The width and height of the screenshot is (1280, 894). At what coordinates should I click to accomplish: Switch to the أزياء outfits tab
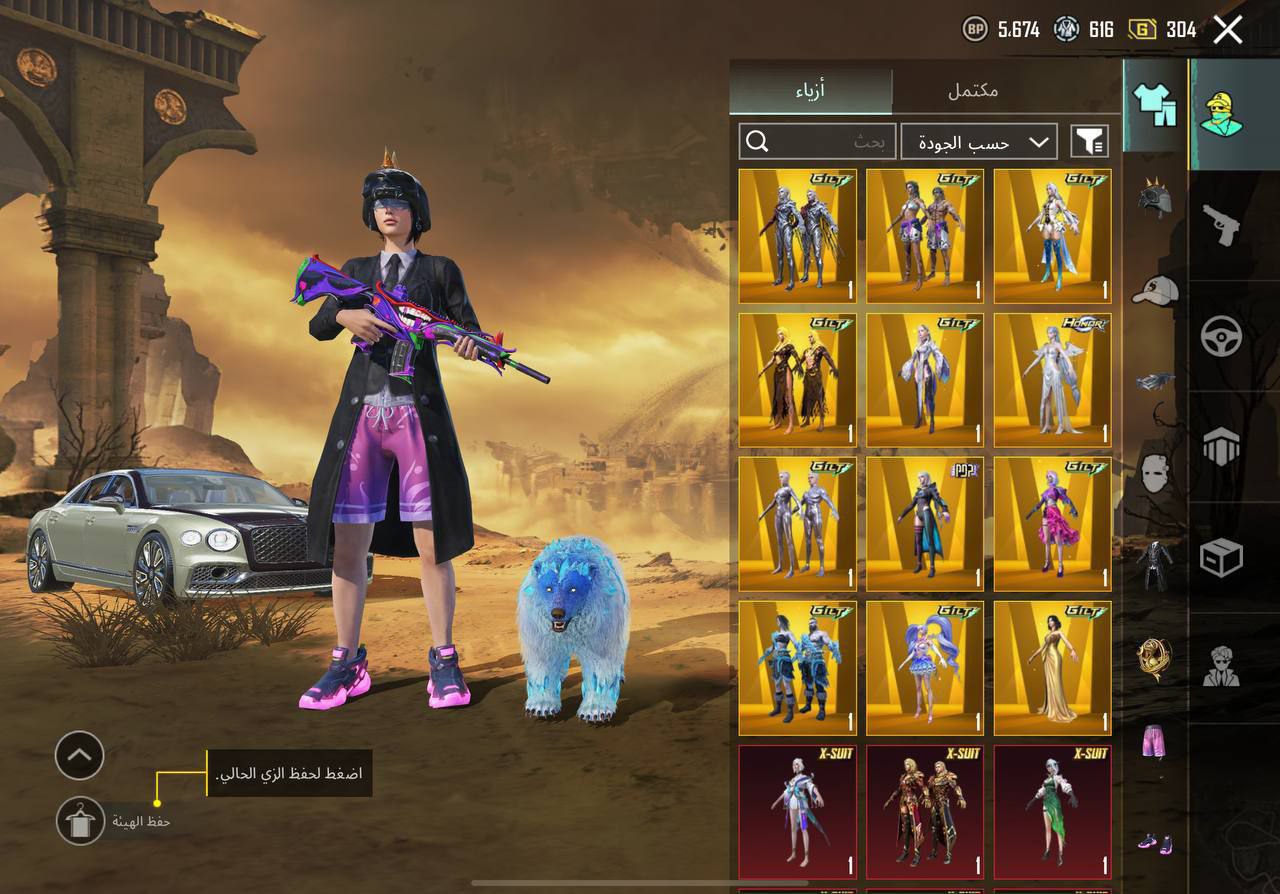tap(810, 91)
